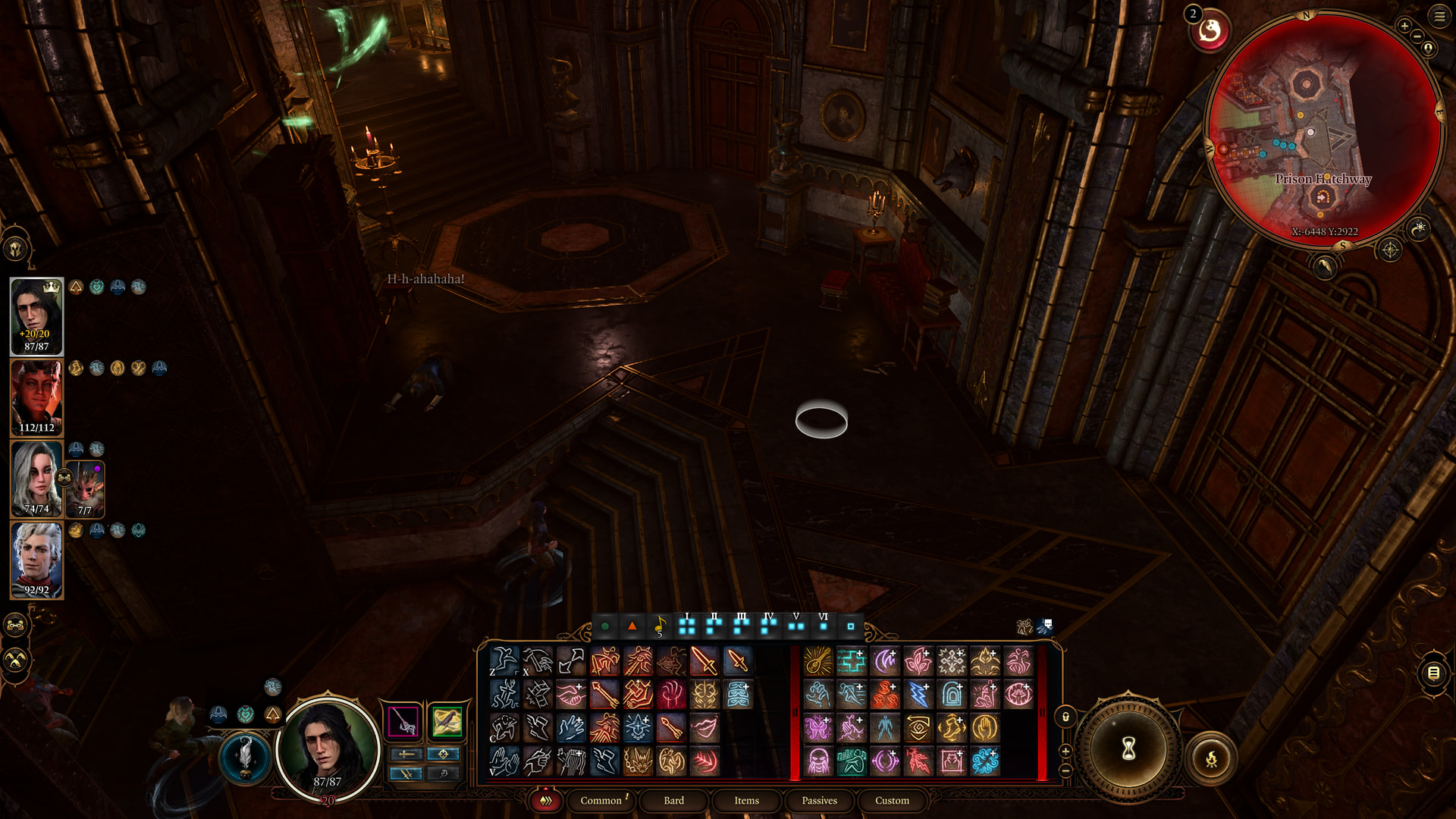Choose the curly-haired elf portrait with 92 HP

36,560
